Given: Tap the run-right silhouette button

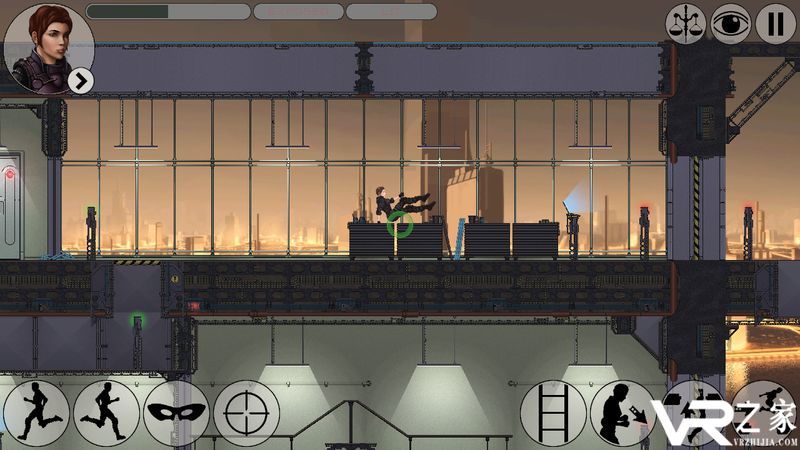Looking at the screenshot, I should pos(106,412).
